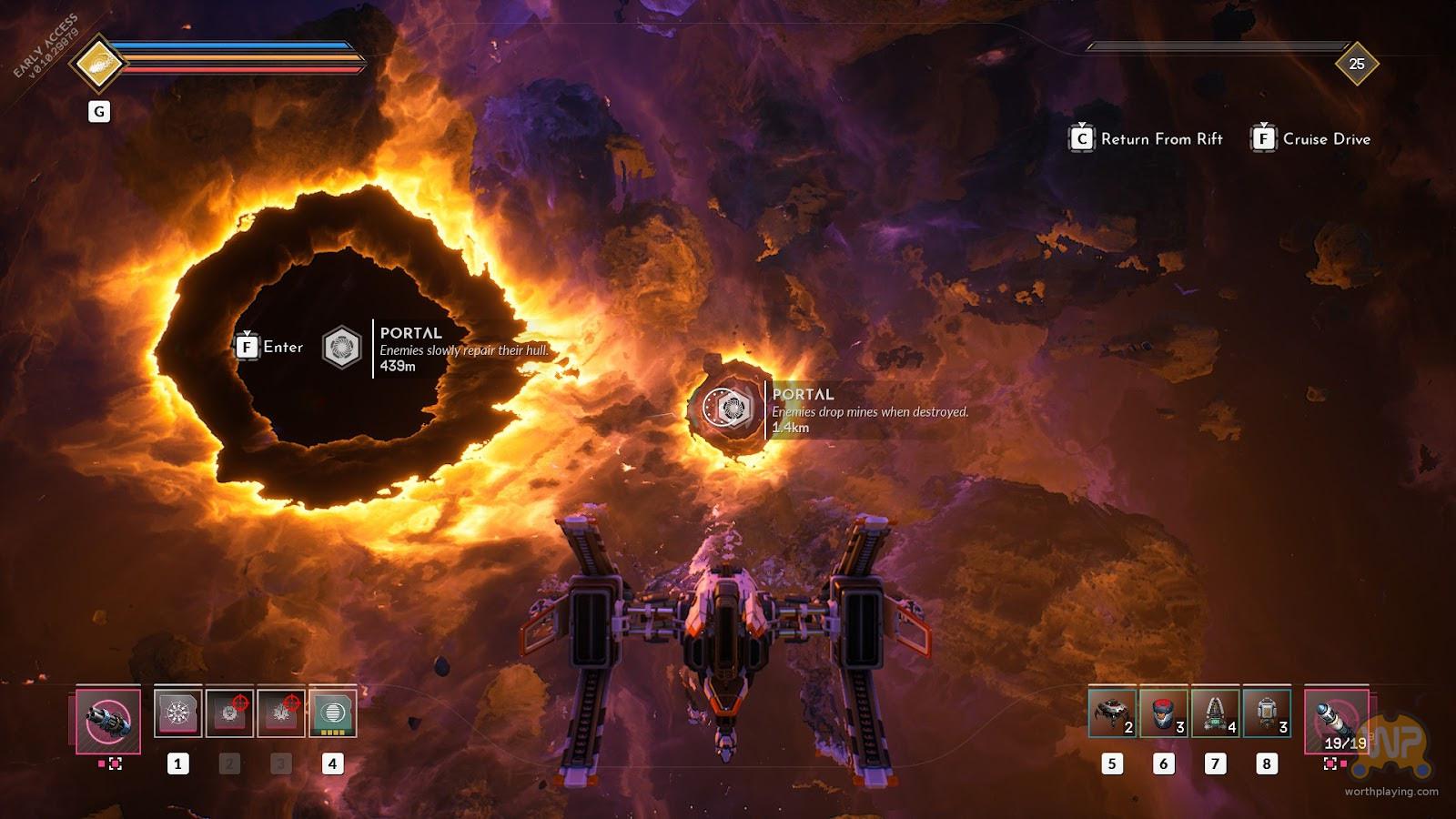This screenshot has width=1456, height=819.
Task: Use the spider drone consumable
Action: pos(1112,713)
